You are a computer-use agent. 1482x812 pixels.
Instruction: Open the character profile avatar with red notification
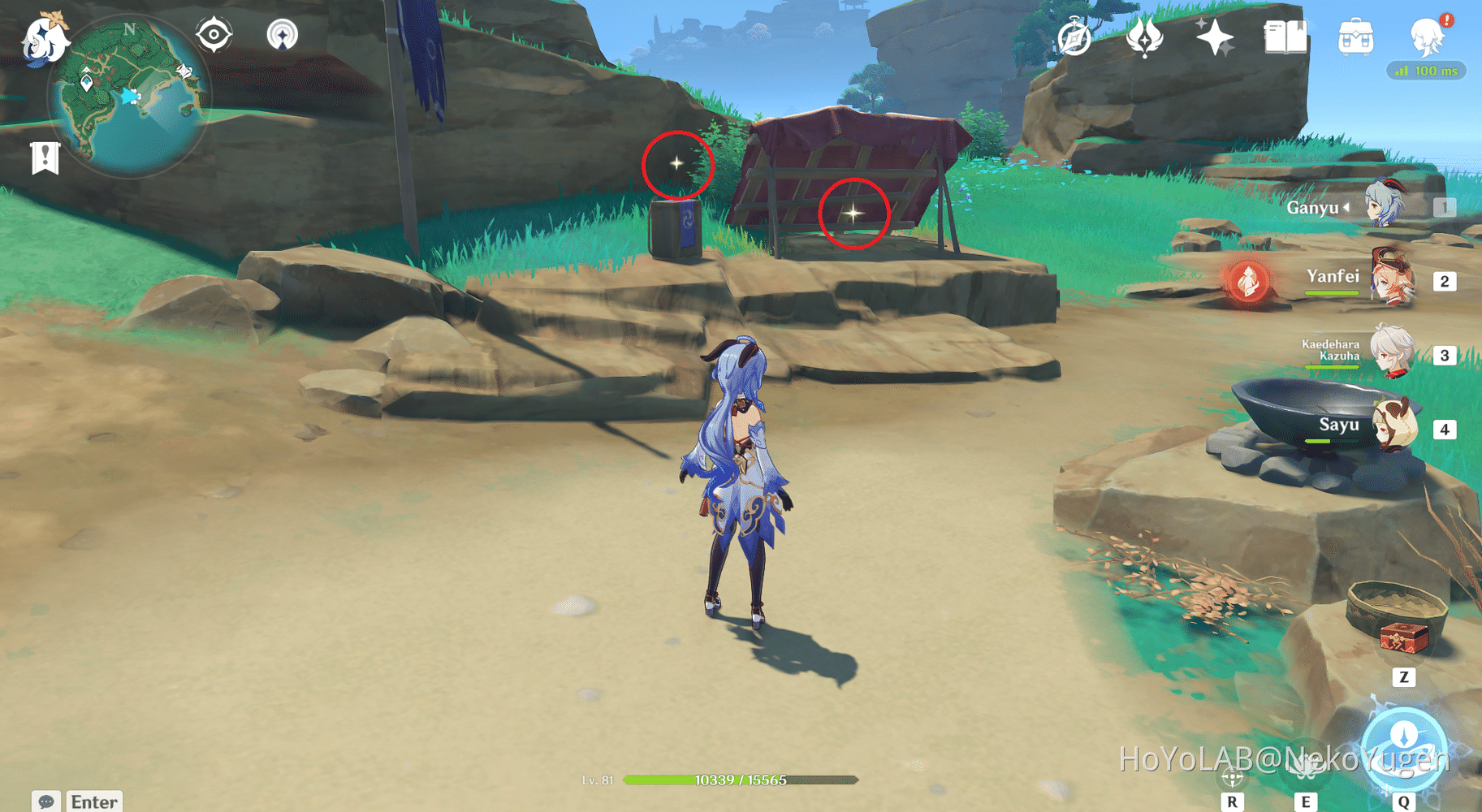click(x=1427, y=37)
